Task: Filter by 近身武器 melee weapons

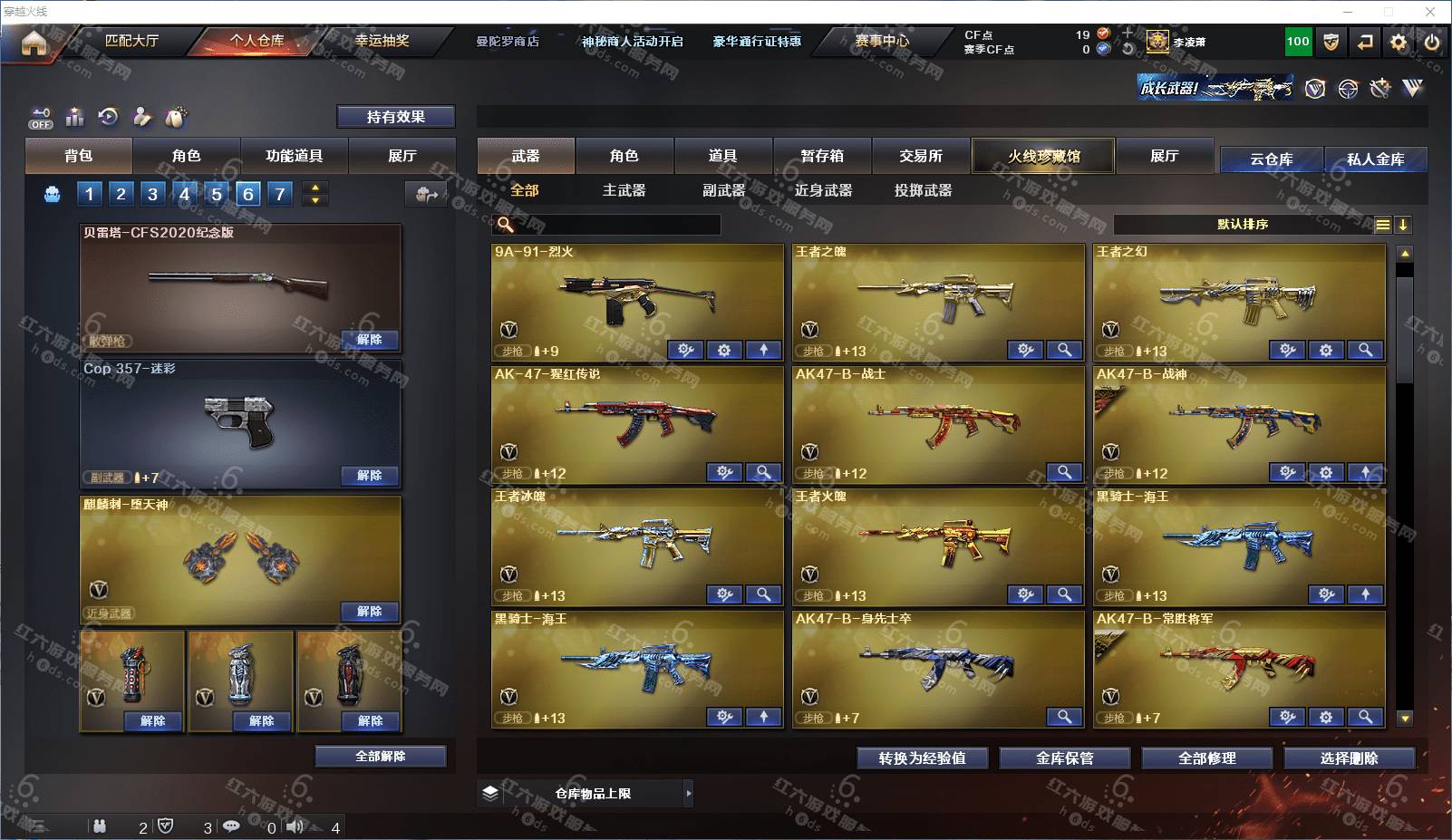Action: click(823, 190)
